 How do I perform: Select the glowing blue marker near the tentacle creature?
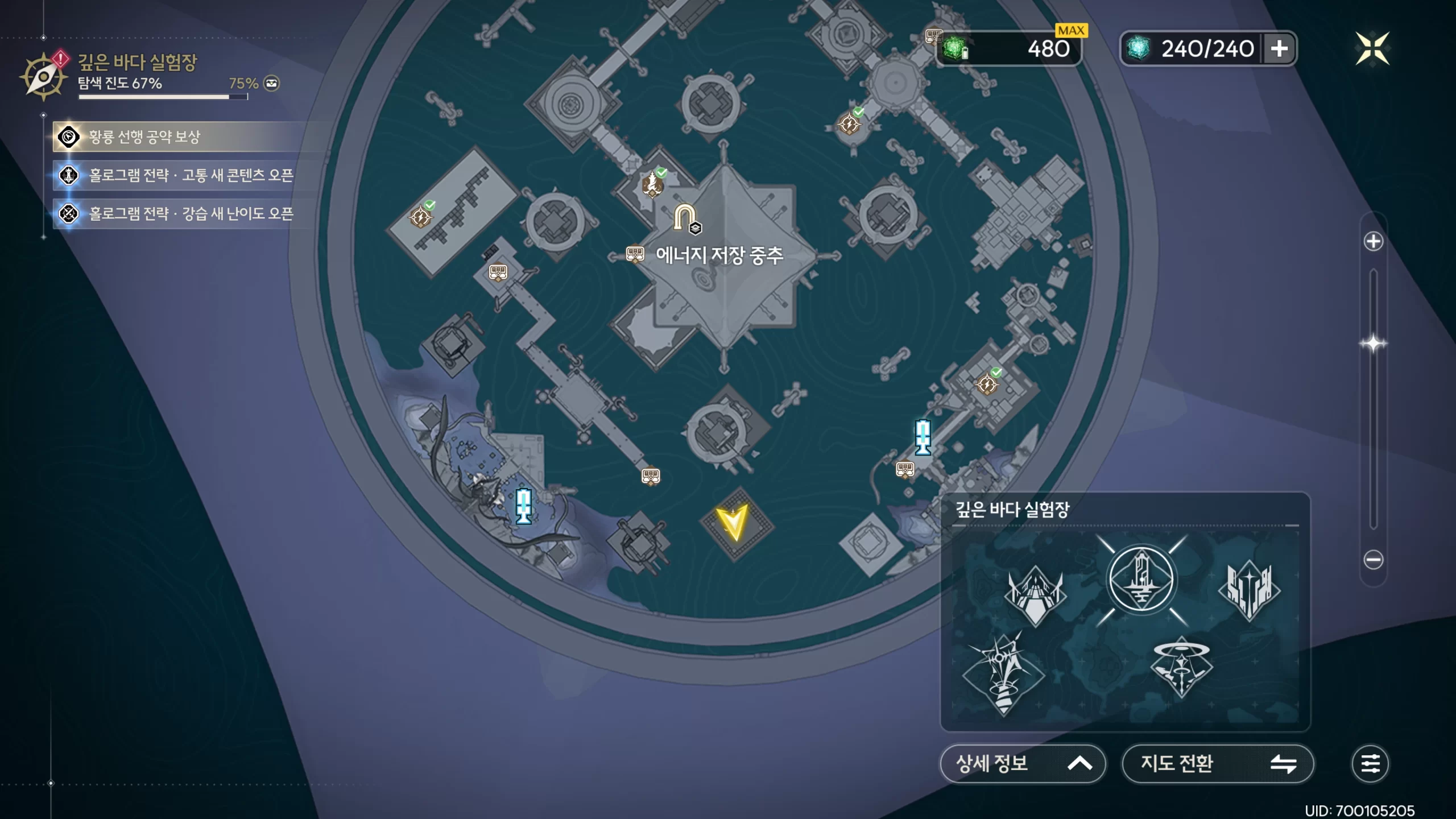pos(523,505)
